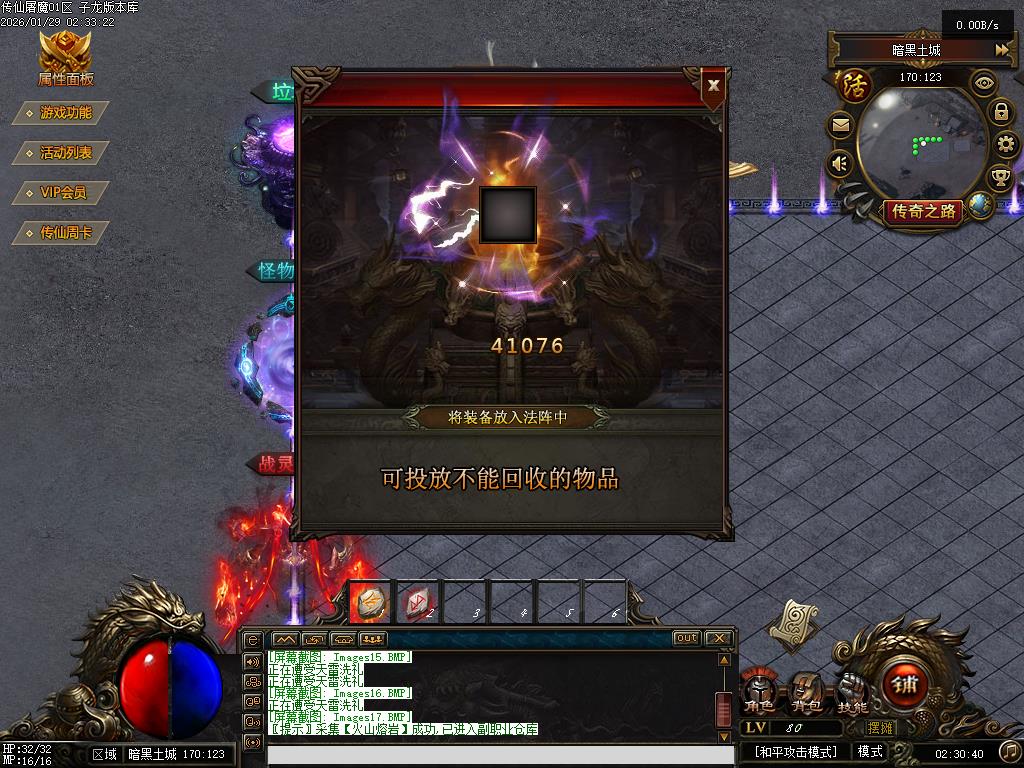Open the mail envelope icon
Screen dimensions: 1024x768
pyautogui.click(x=841, y=126)
